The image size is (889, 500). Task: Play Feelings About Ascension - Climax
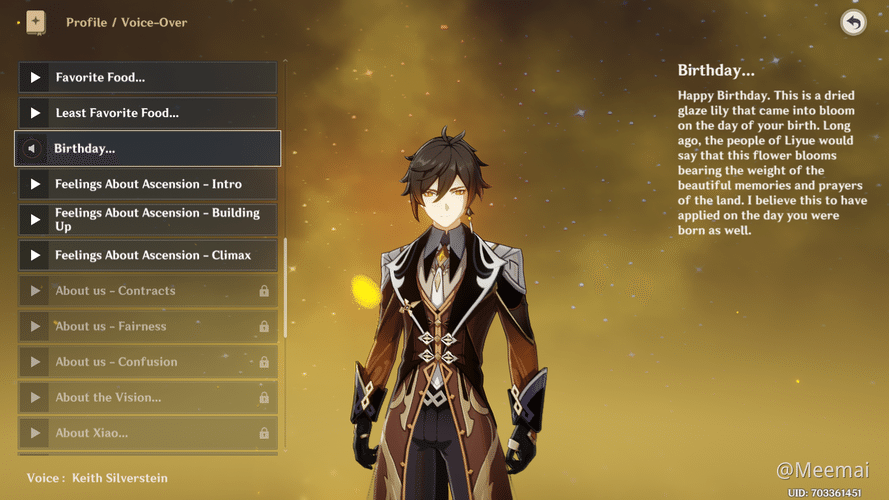[36, 256]
